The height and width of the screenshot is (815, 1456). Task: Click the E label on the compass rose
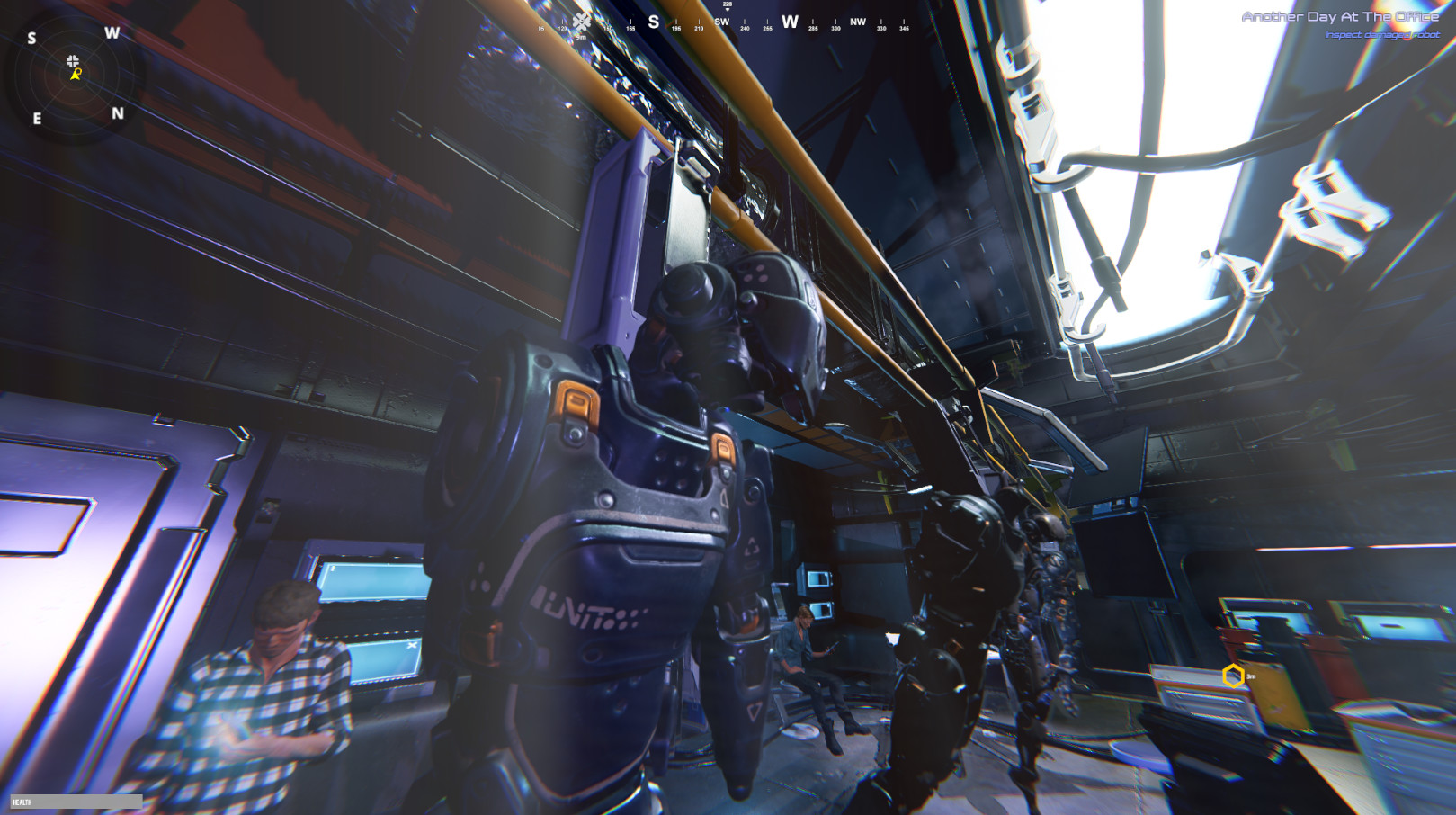click(37, 116)
